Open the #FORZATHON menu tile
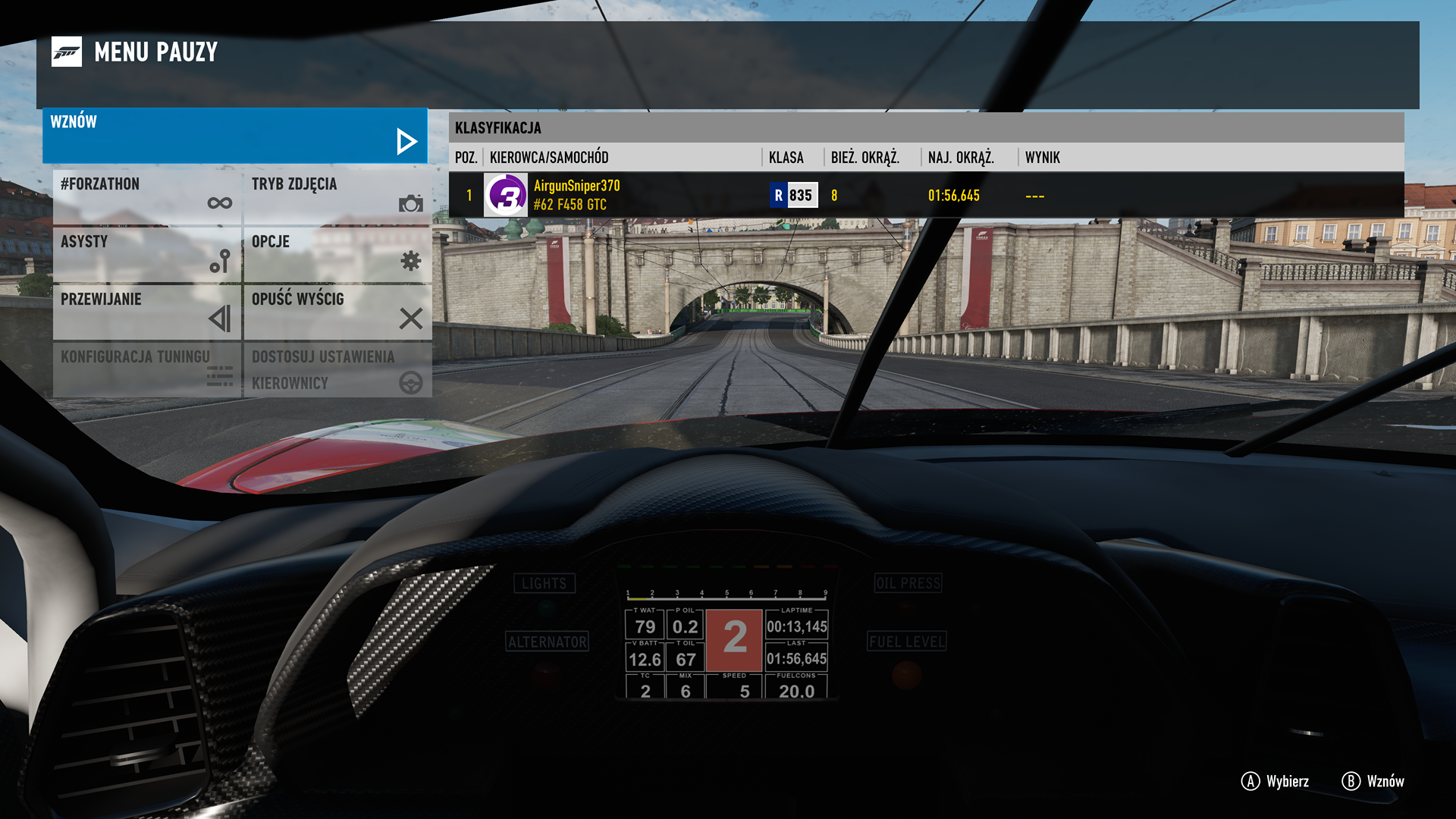 147,196
